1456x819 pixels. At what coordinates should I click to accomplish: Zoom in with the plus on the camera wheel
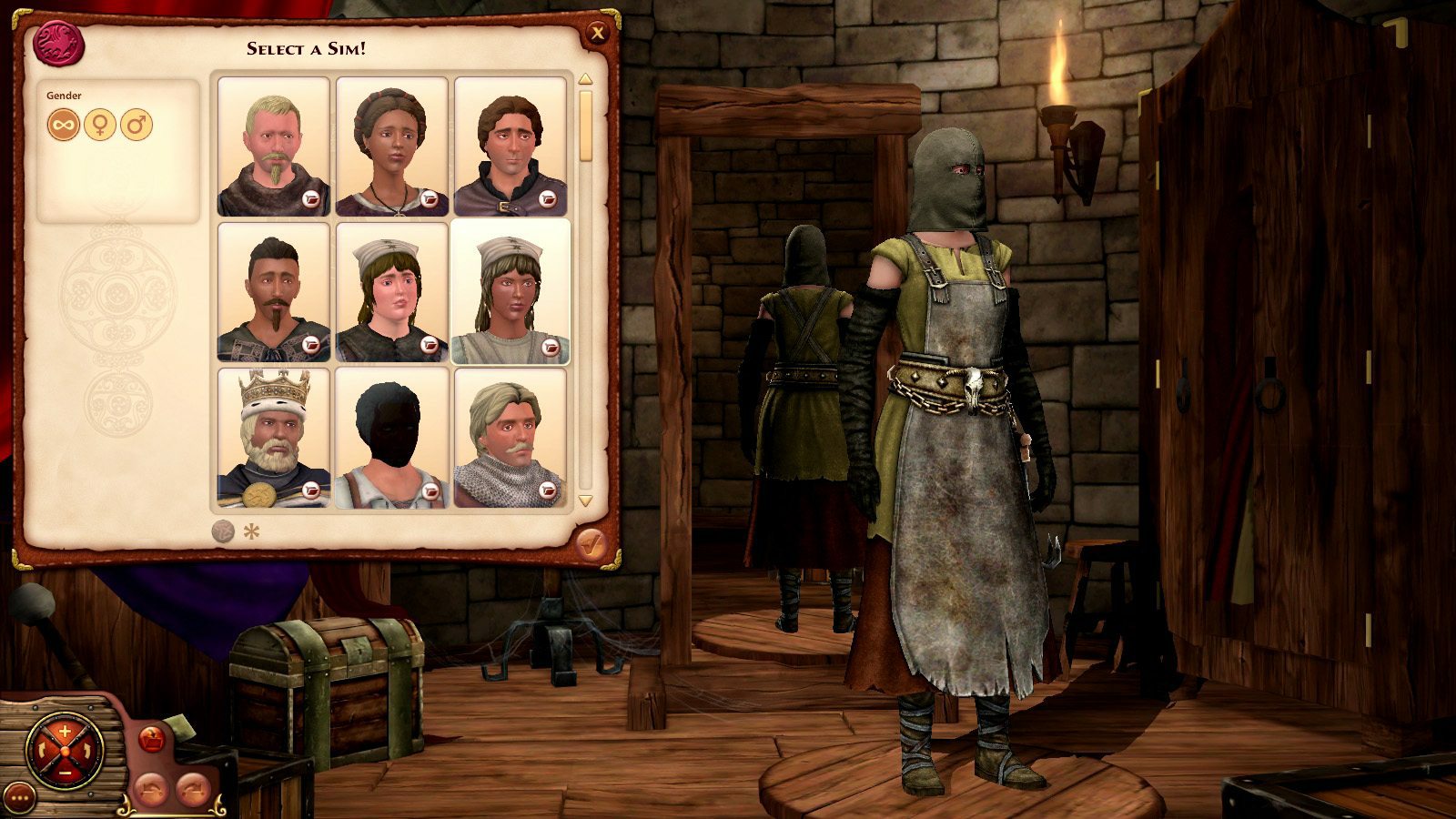pos(65,730)
